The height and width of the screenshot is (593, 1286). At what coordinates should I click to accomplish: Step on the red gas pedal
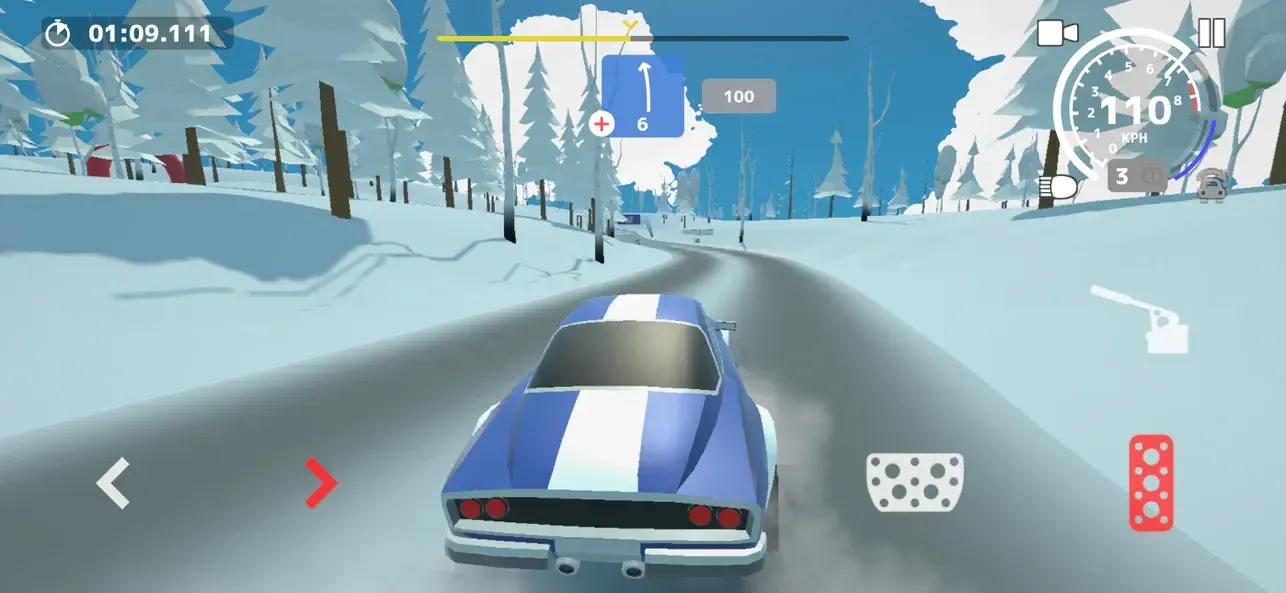pyautogui.click(x=1151, y=482)
